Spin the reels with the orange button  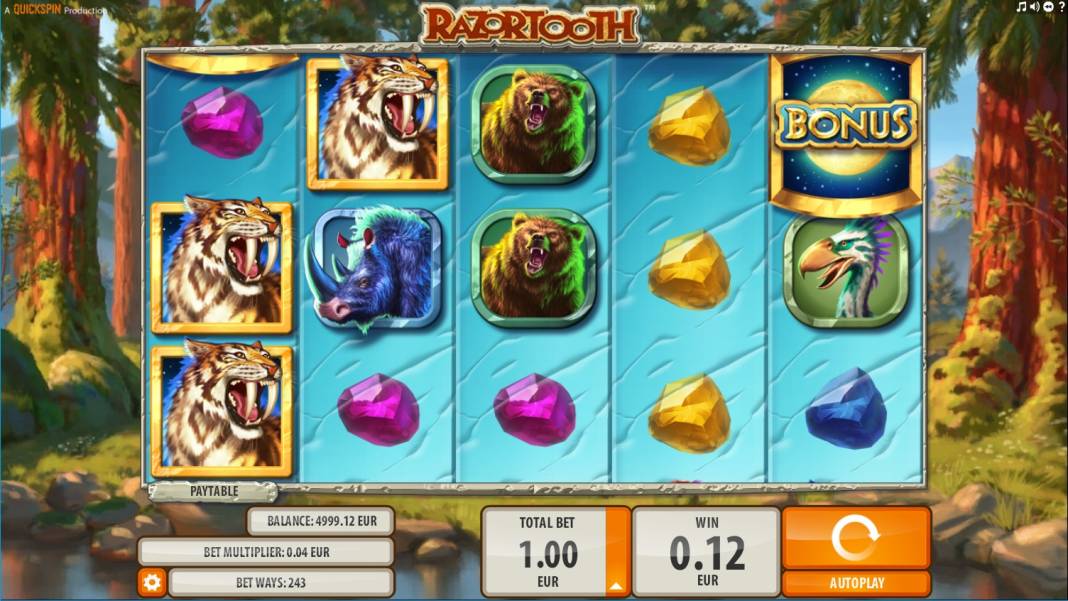855,538
